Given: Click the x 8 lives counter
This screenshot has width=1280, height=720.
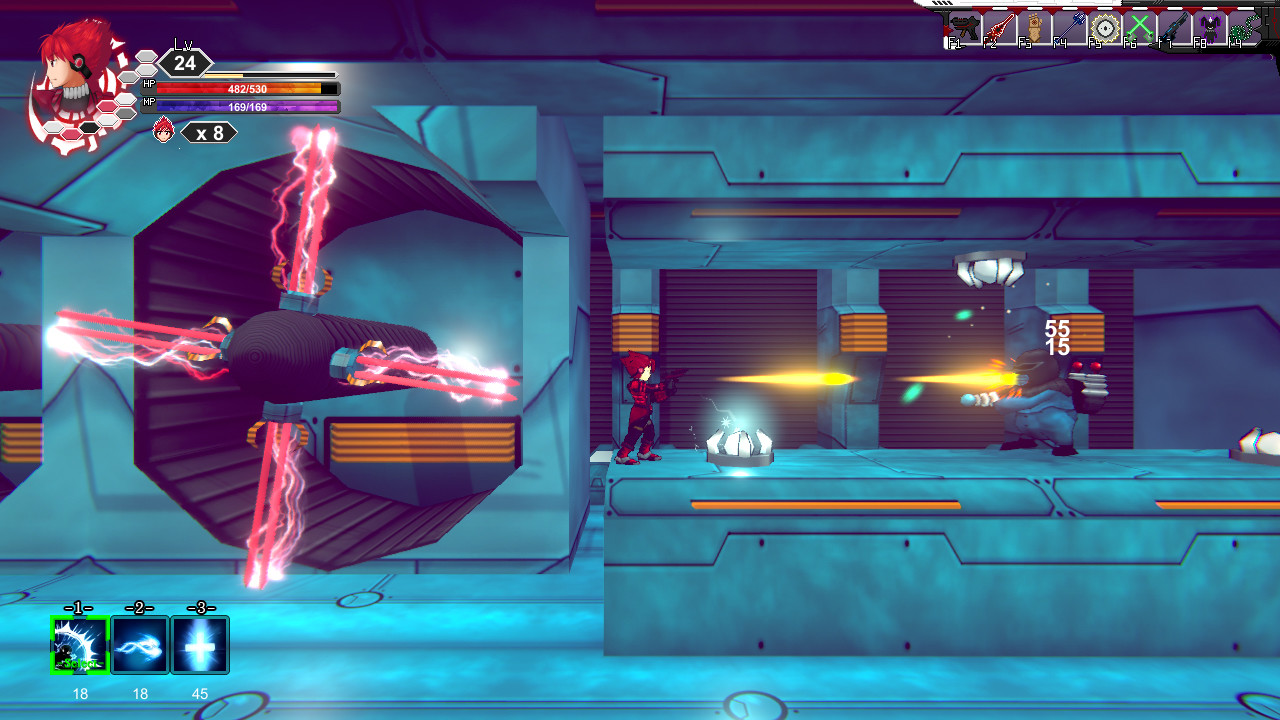Looking at the screenshot, I should [208, 132].
